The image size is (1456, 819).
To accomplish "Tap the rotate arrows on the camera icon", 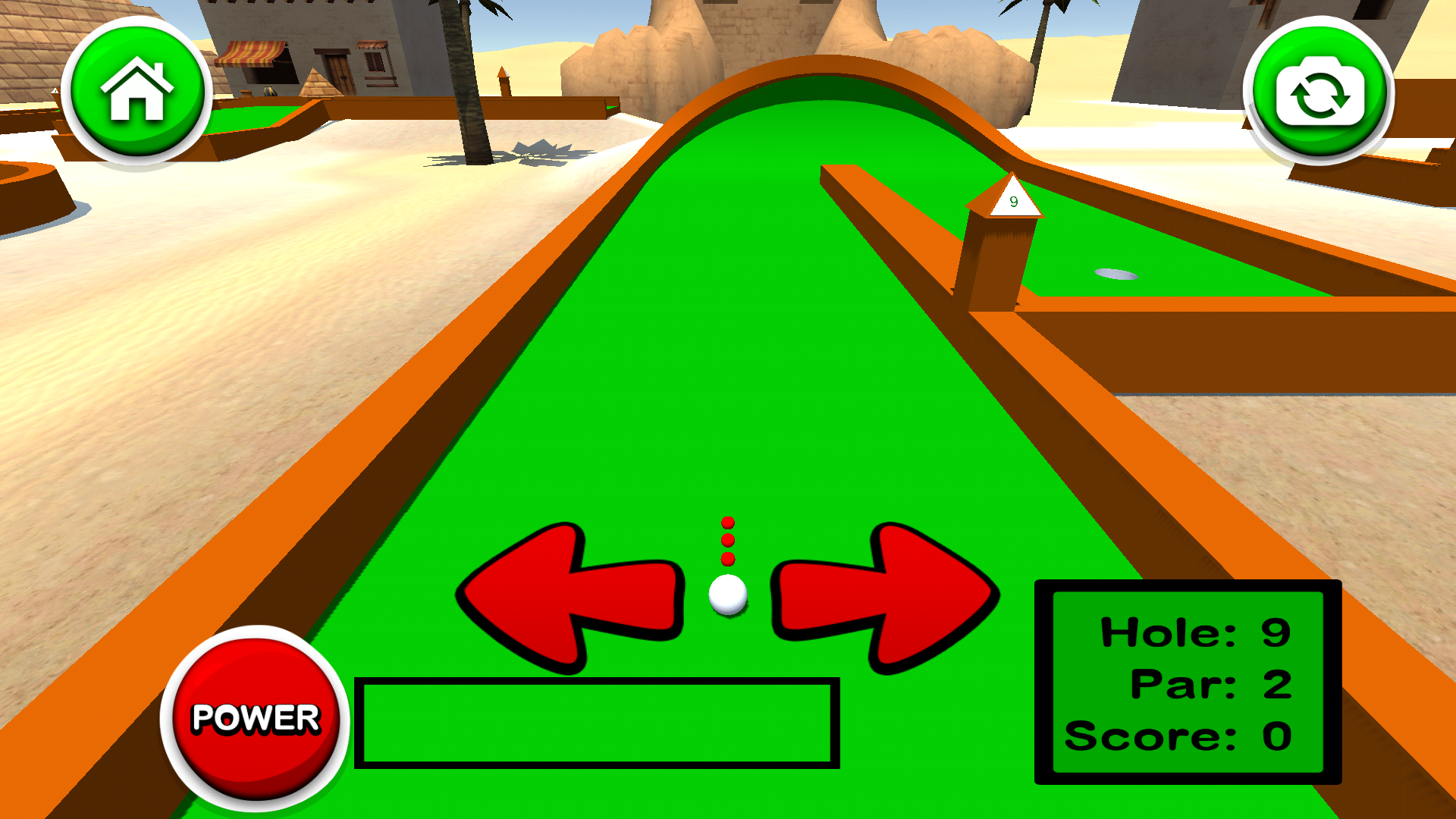I will tap(1319, 91).
